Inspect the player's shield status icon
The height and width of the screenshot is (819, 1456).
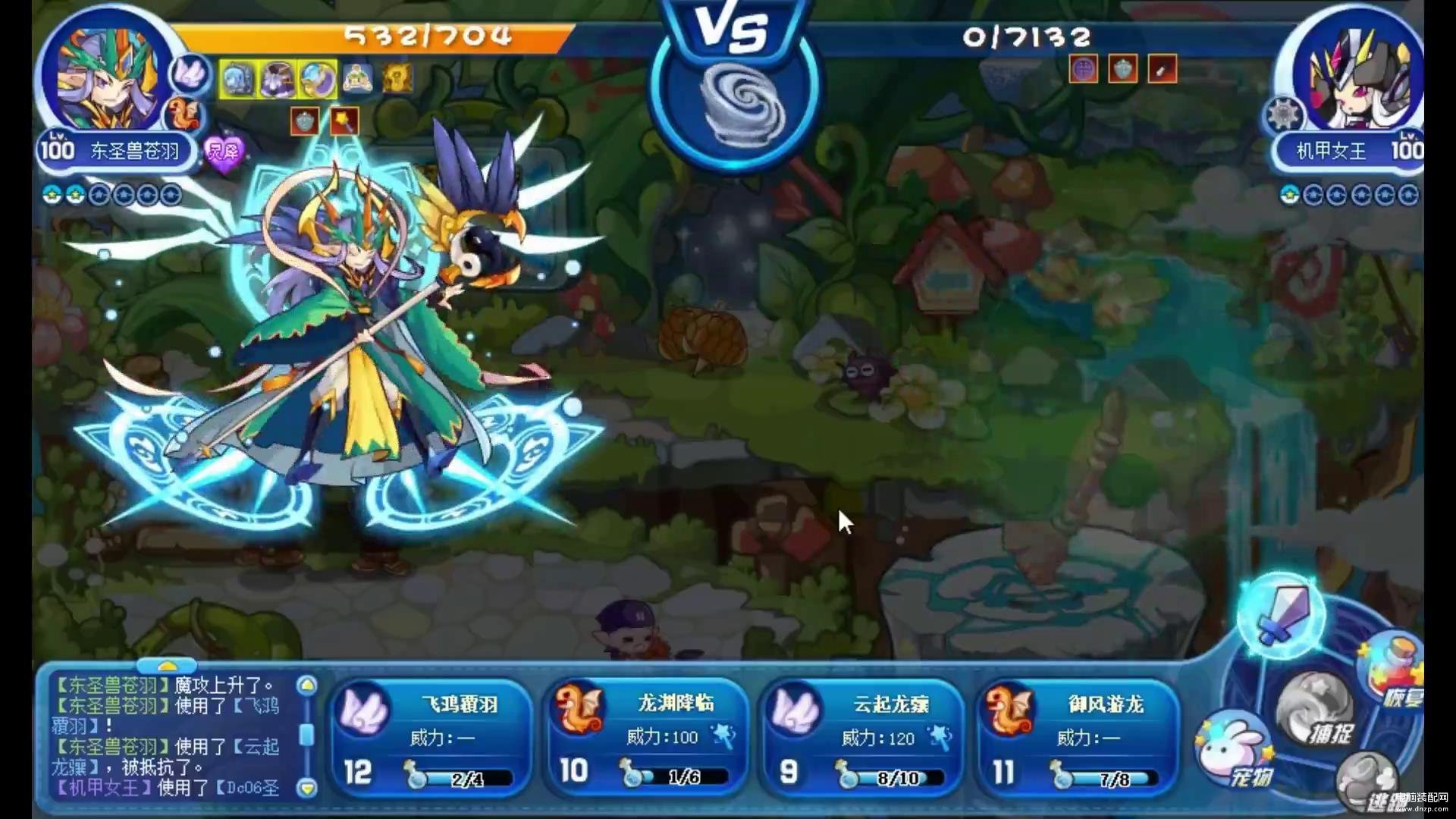pyautogui.click(x=305, y=121)
